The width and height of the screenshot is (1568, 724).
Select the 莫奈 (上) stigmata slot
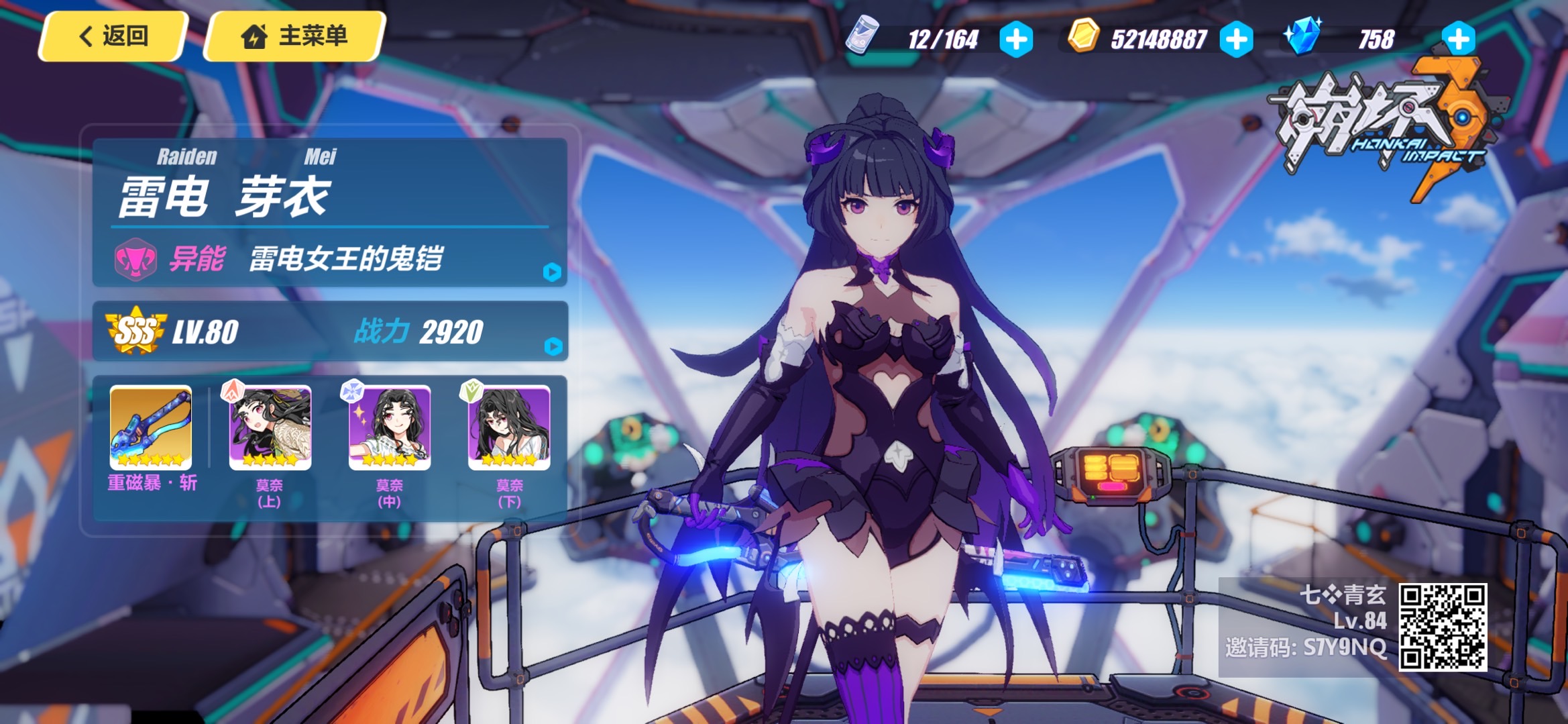(x=270, y=428)
